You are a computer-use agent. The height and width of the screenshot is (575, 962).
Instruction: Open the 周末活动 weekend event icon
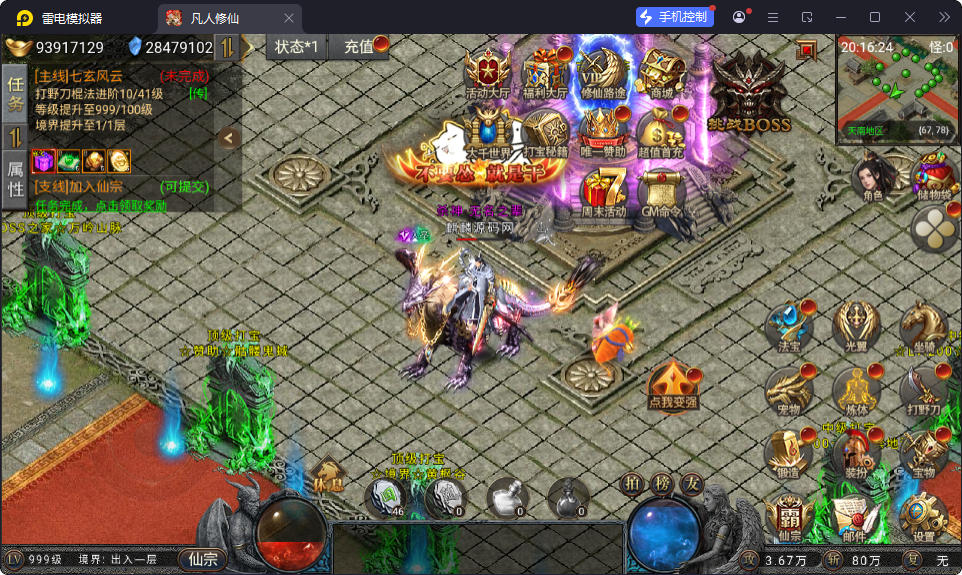(603, 188)
